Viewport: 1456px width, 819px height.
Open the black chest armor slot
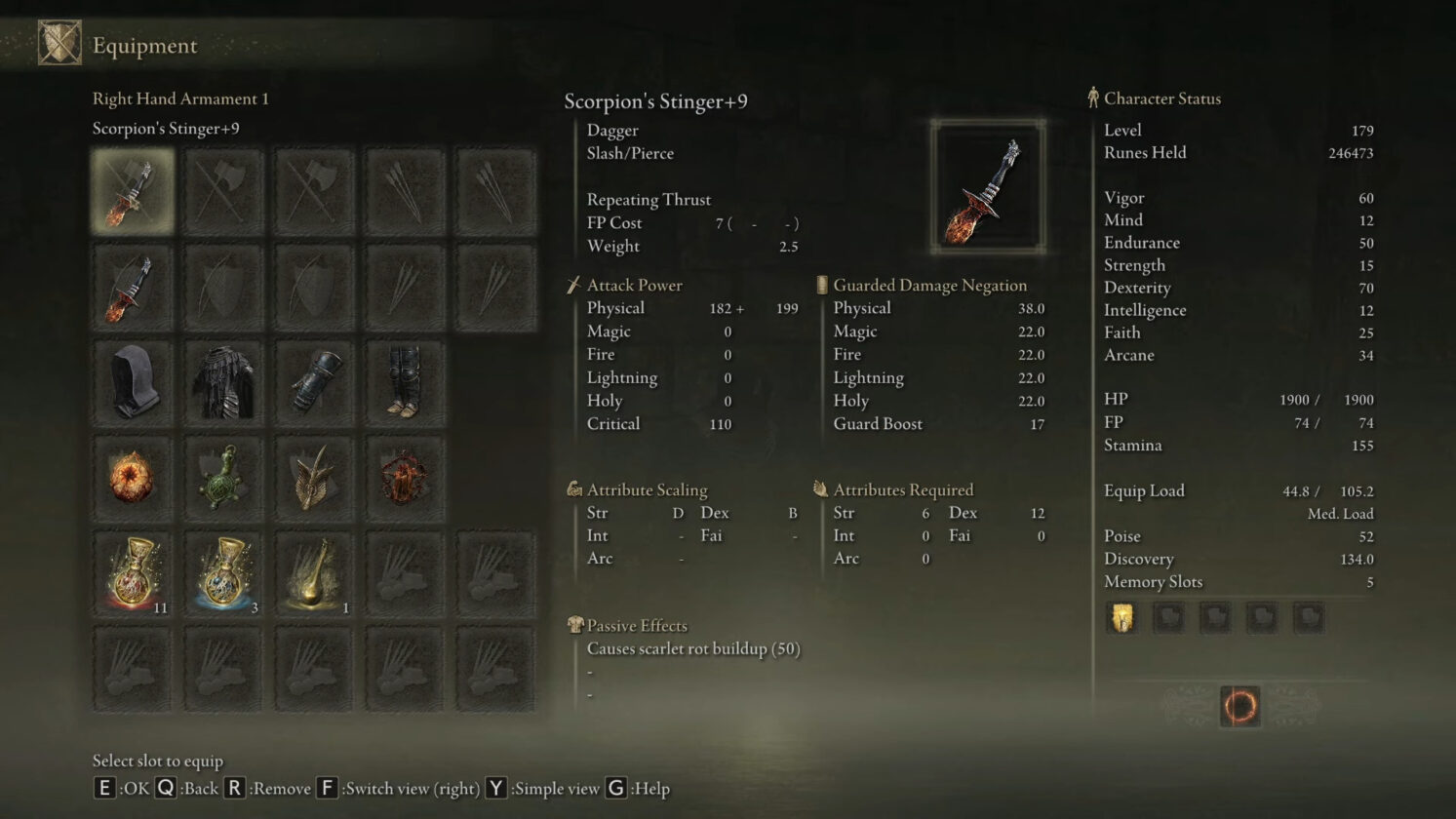tap(223, 383)
